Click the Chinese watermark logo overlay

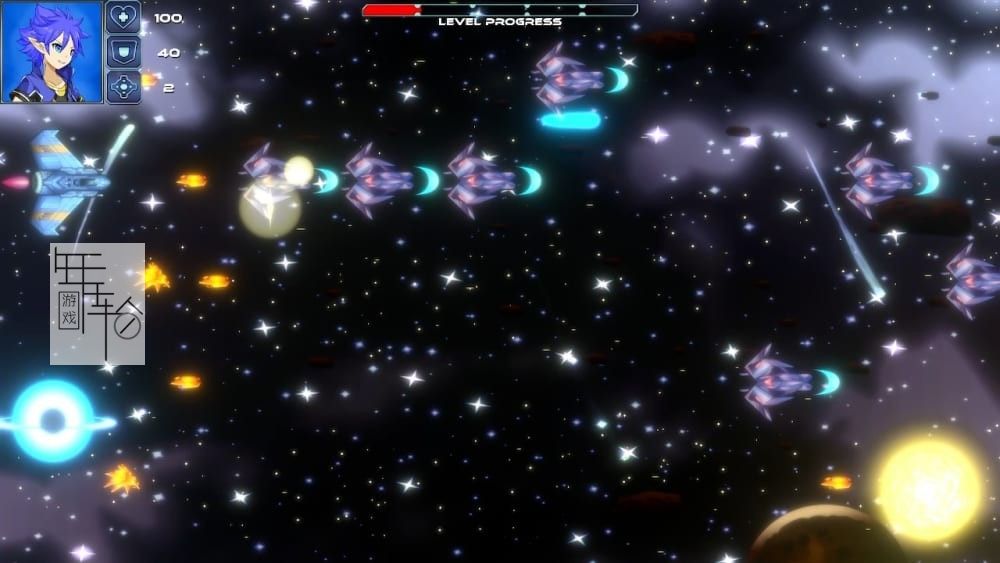coord(97,303)
